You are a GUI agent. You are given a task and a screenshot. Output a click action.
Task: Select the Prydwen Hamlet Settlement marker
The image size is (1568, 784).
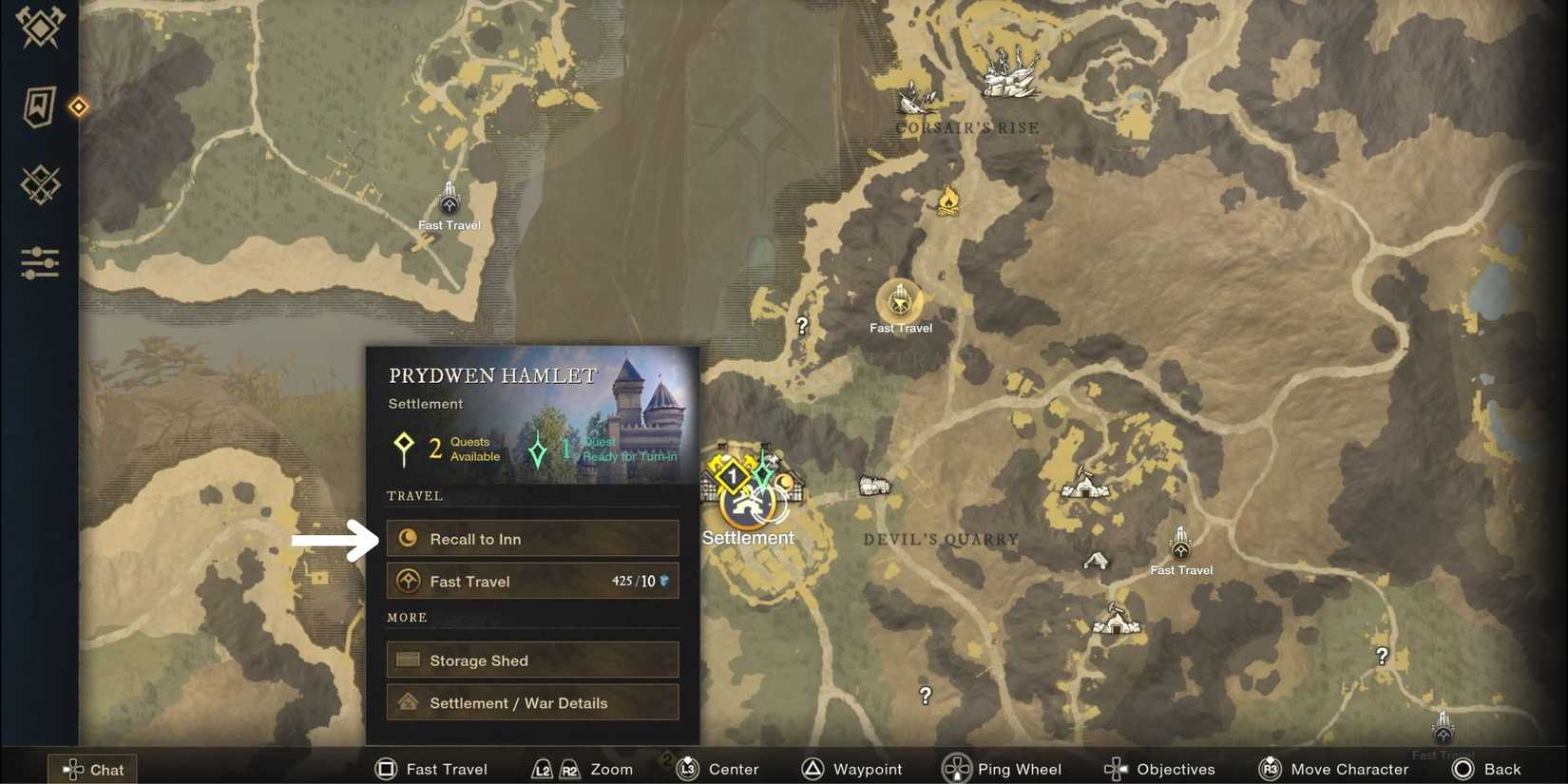pyautogui.click(x=748, y=504)
